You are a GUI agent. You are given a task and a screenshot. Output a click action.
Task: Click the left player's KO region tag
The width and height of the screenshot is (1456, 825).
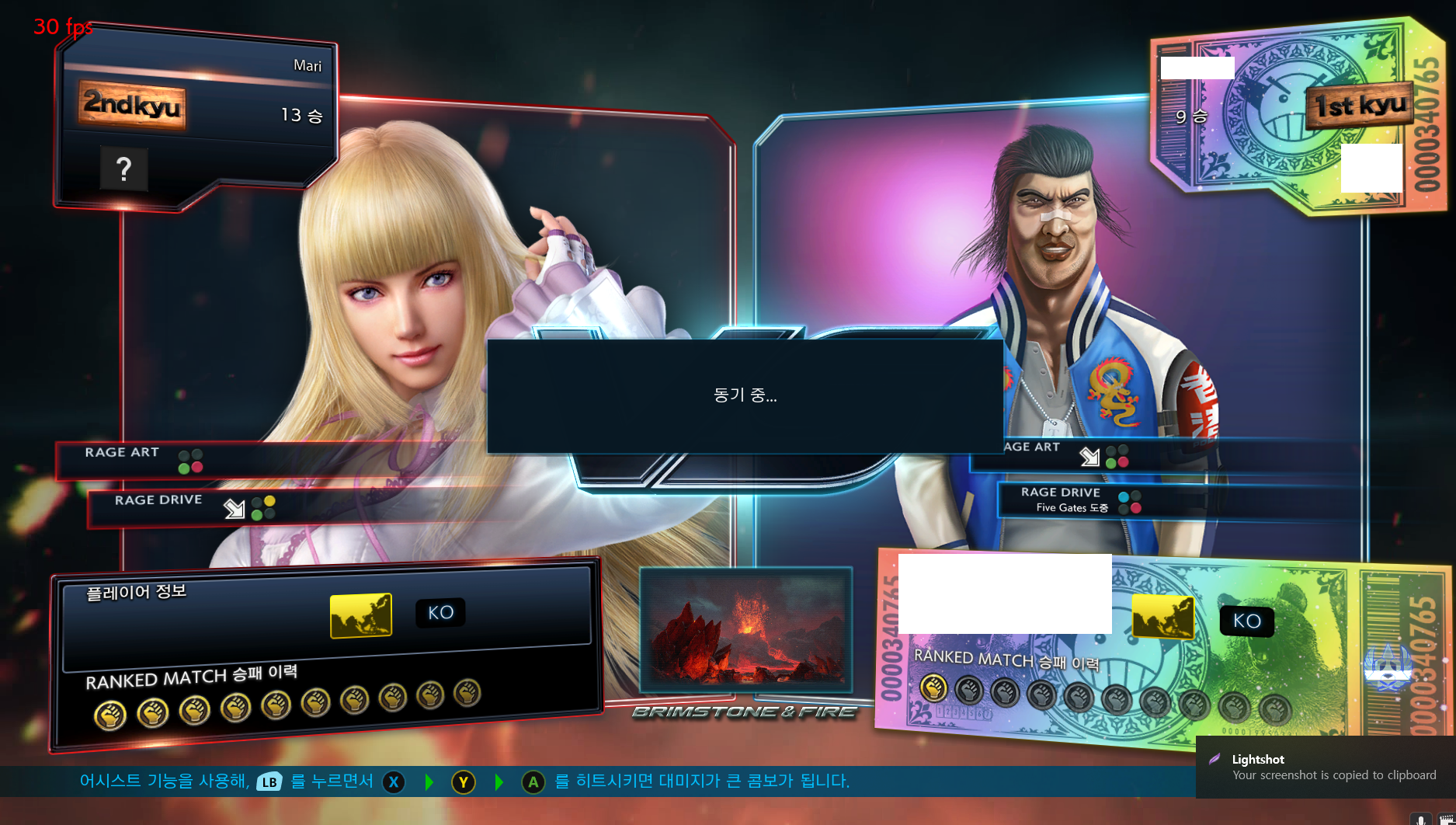tap(440, 612)
